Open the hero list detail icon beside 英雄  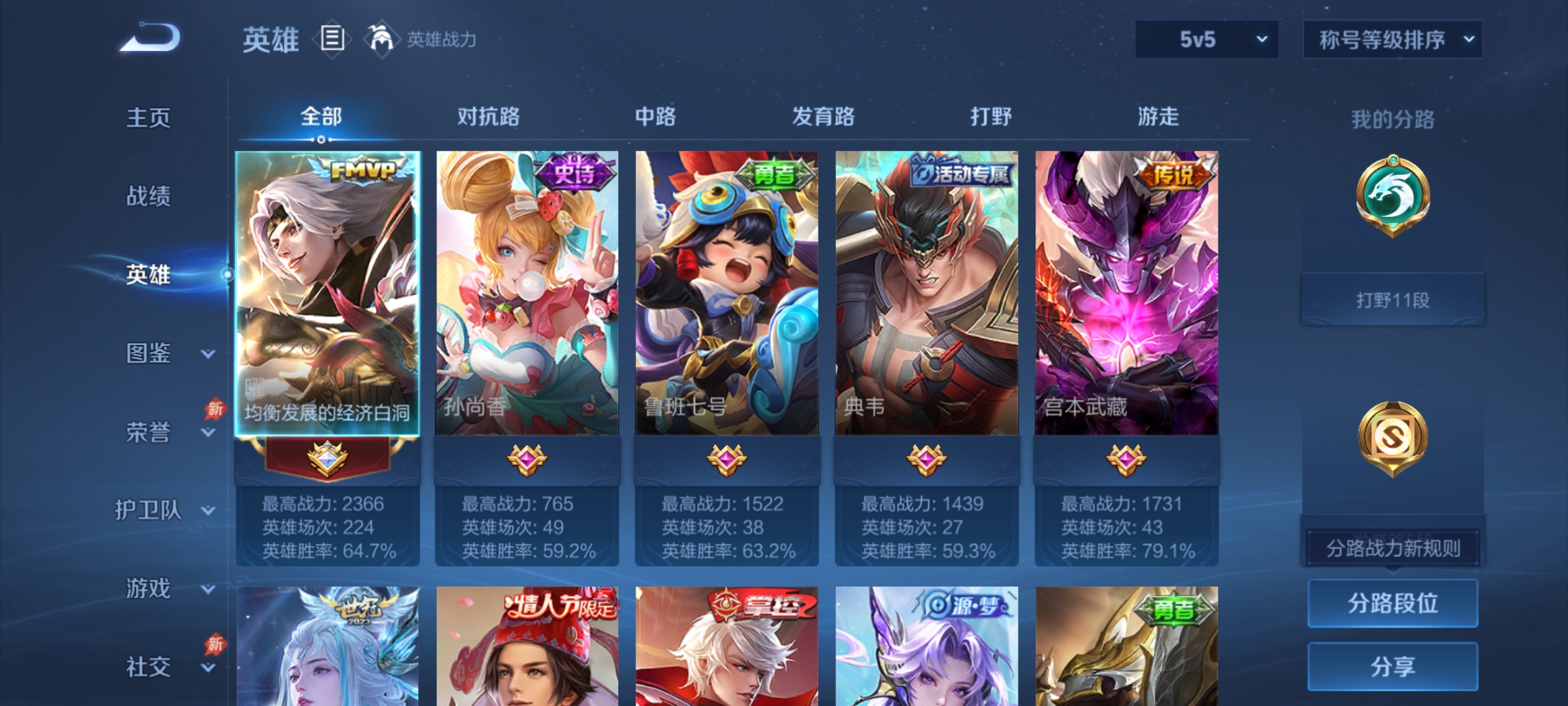coord(331,39)
